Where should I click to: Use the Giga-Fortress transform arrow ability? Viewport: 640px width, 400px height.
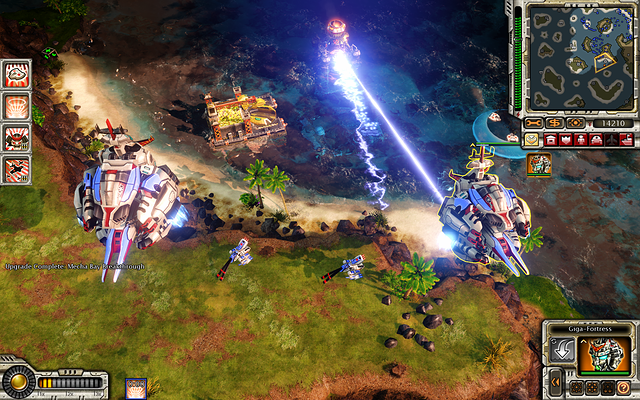coord(562,351)
